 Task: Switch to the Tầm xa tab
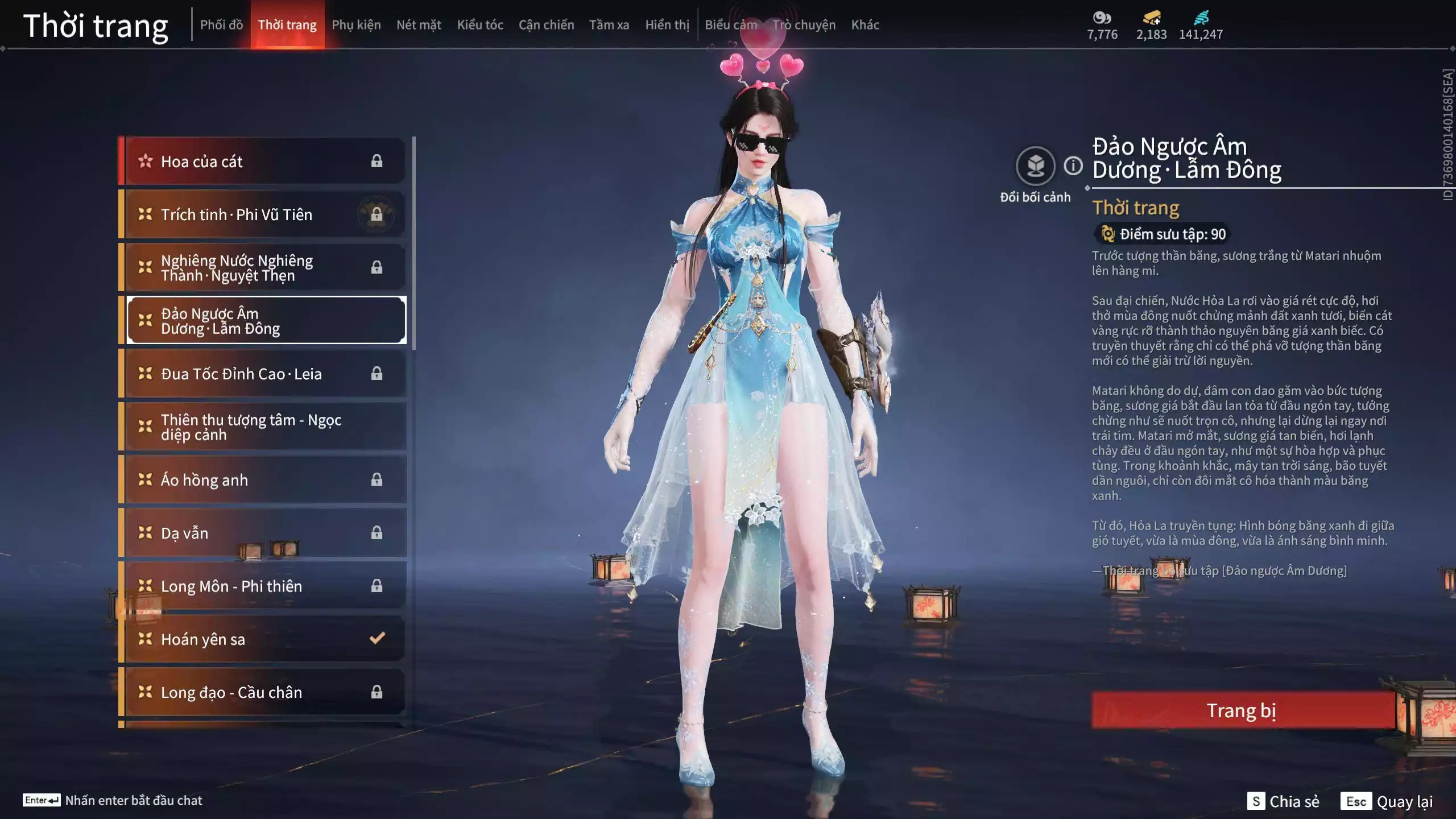609,25
